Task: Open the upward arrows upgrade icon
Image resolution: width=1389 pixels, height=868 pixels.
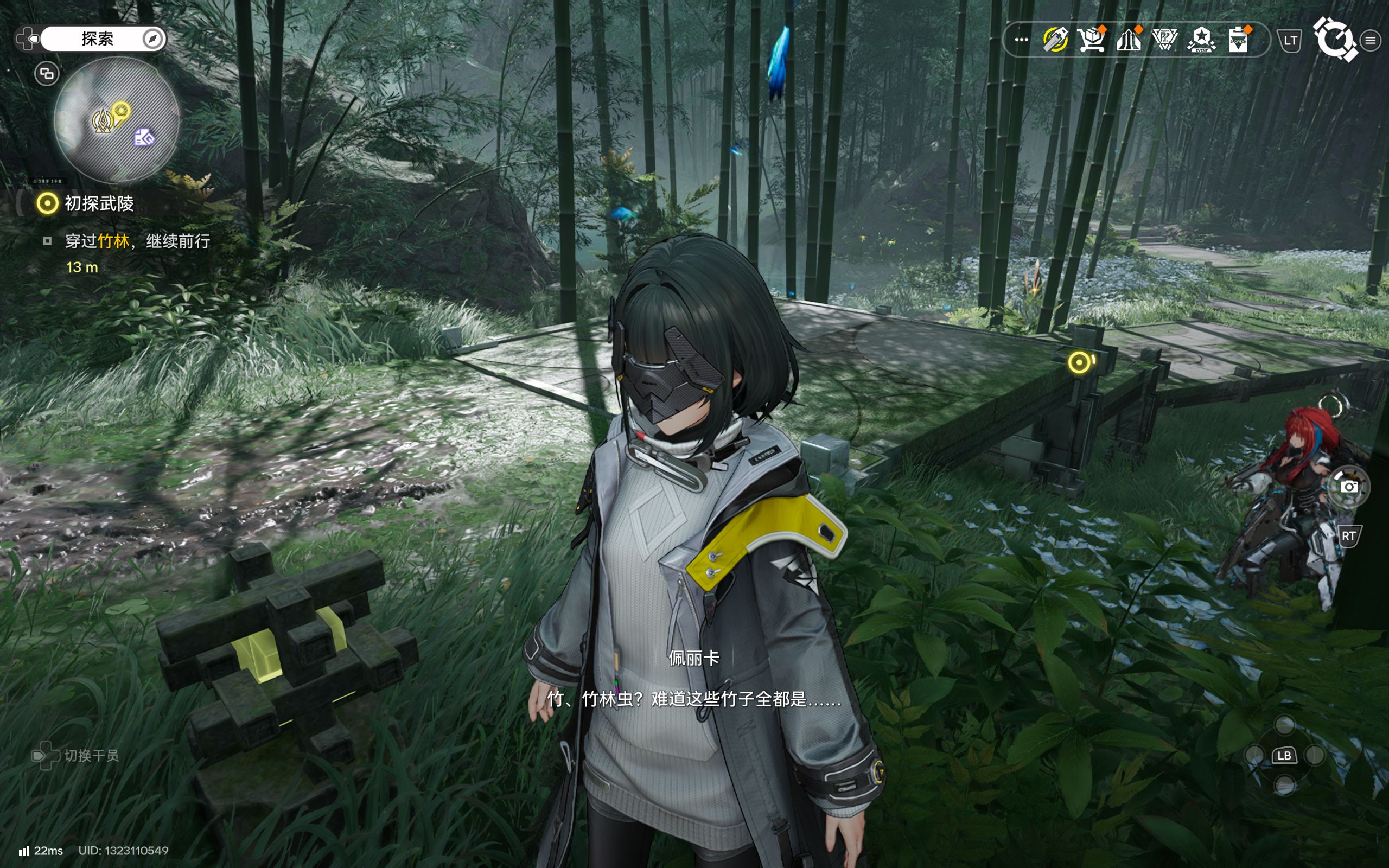Action: tap(1128, 40)
